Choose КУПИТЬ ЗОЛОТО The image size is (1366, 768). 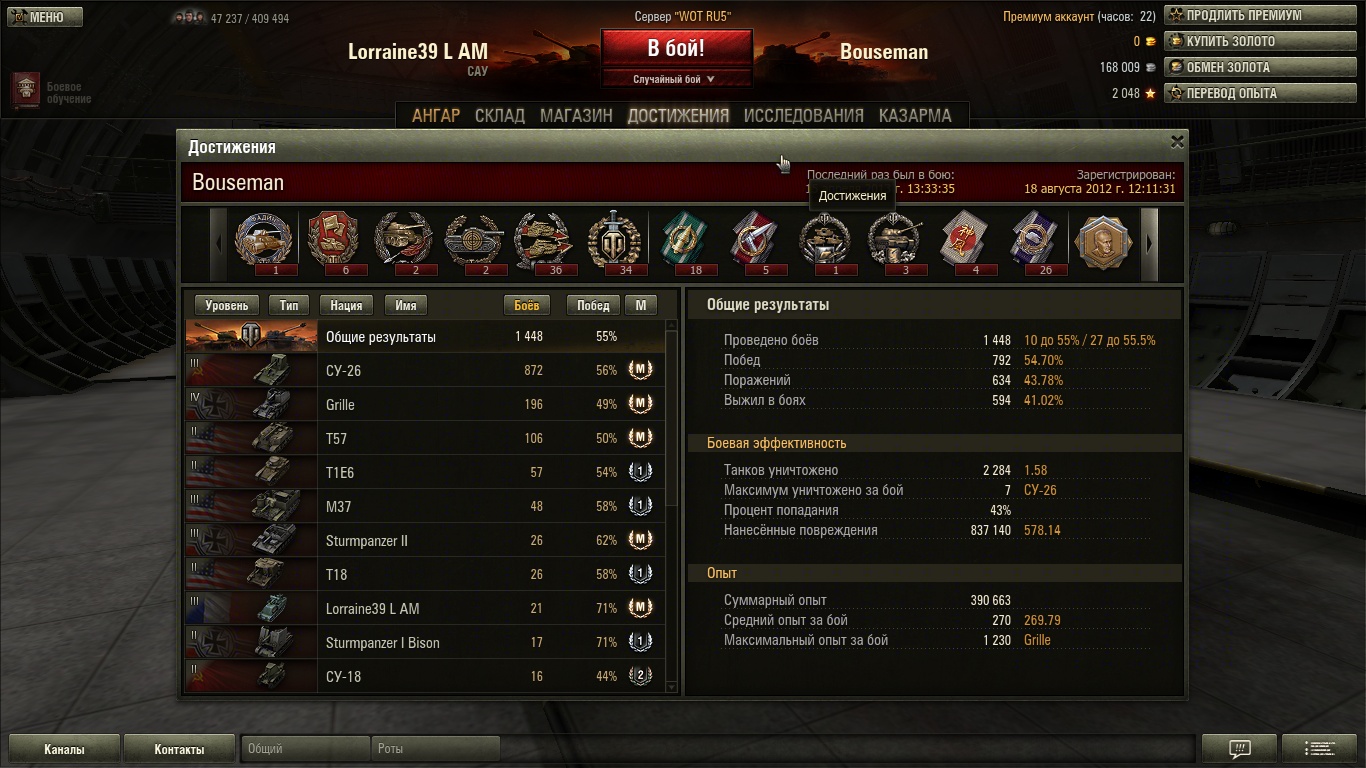[x=1259, y=42]
